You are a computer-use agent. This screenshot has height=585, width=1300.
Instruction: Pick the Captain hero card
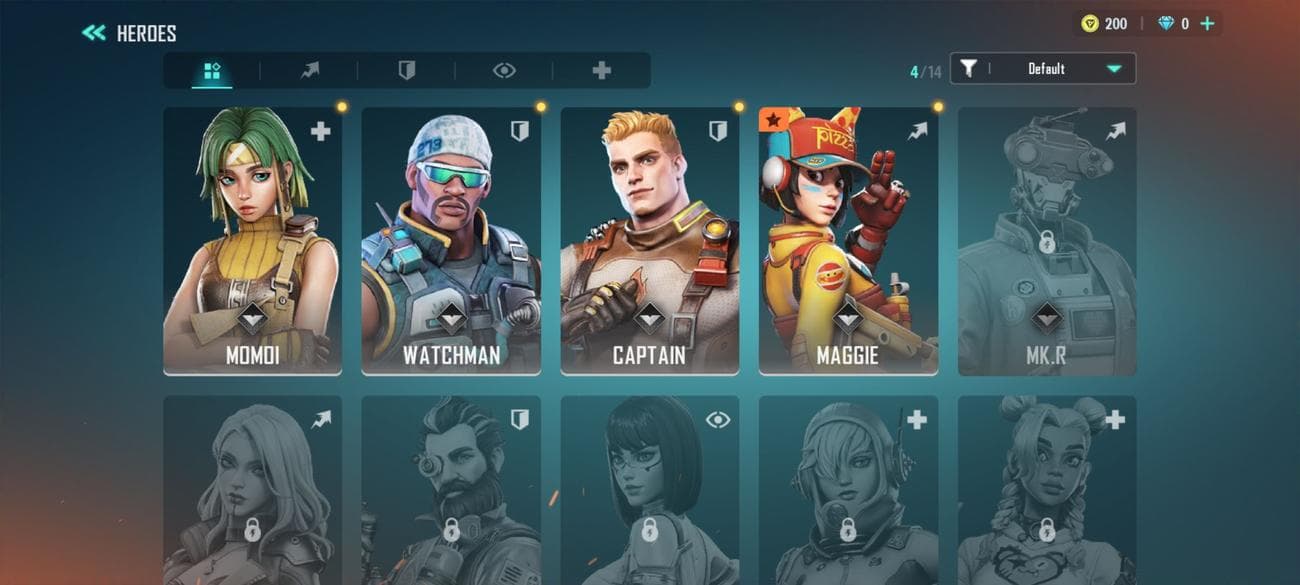(x=650, y=241)
